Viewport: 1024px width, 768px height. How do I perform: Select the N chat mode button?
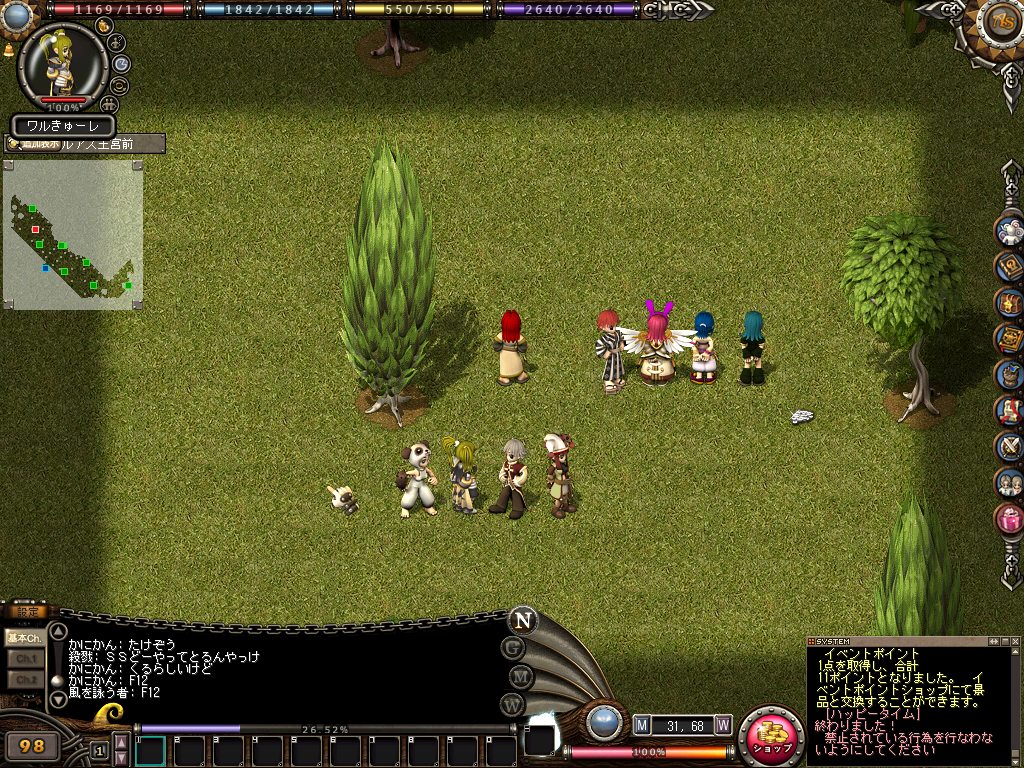[521, 620]
